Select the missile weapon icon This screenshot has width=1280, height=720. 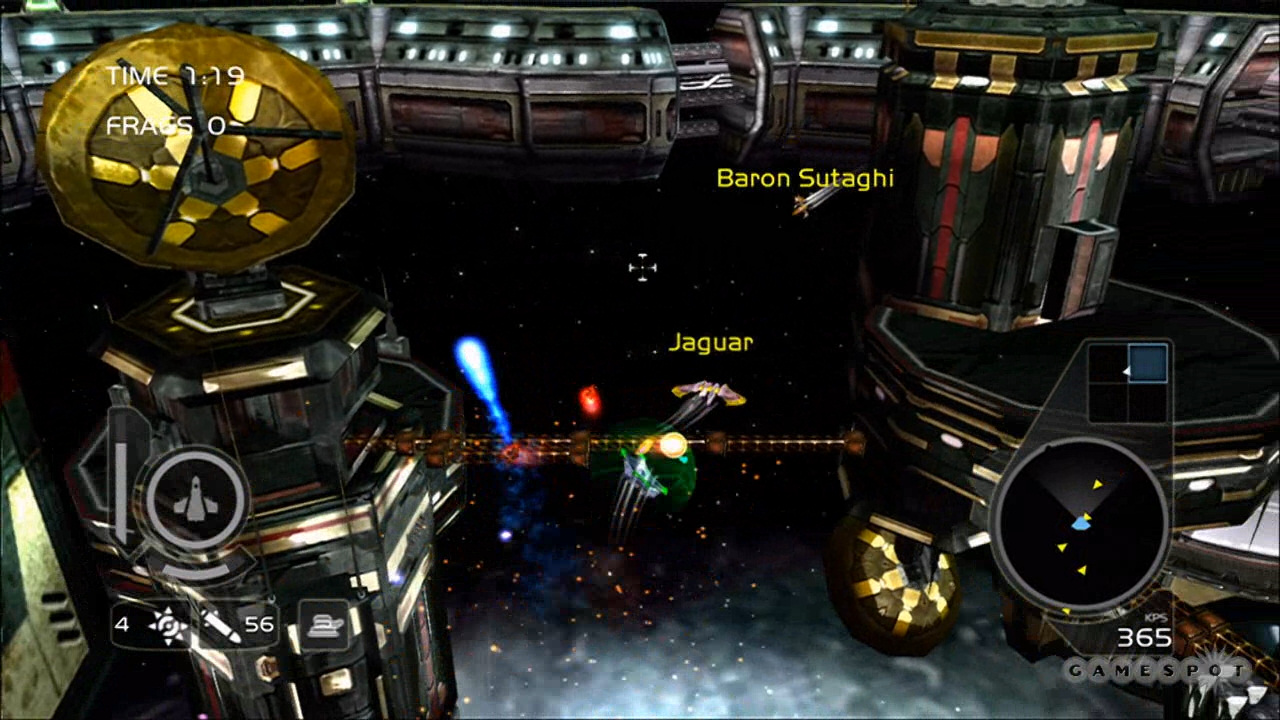click(x=220, y=626)
